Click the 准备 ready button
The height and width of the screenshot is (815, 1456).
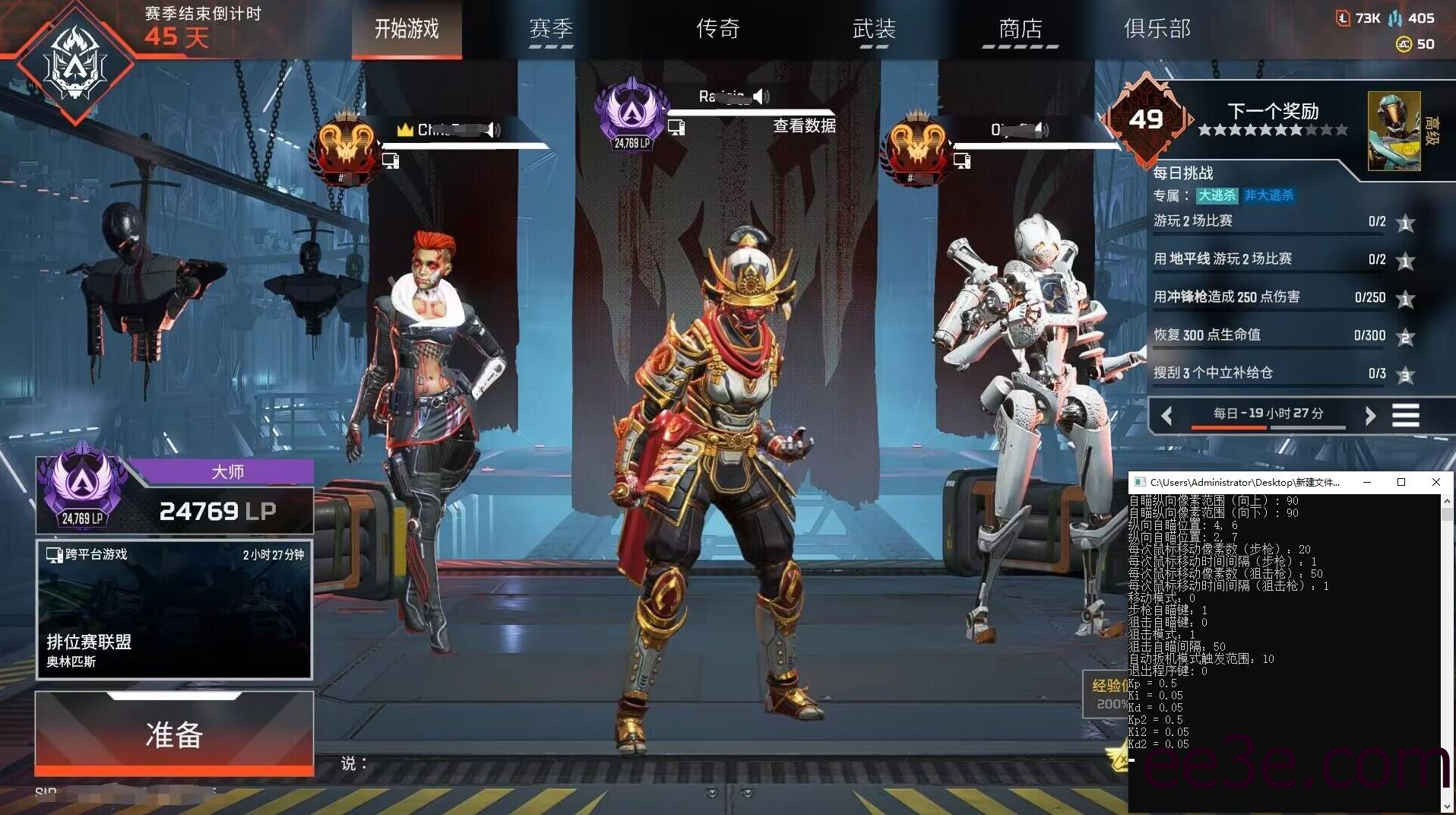point(174,734)
